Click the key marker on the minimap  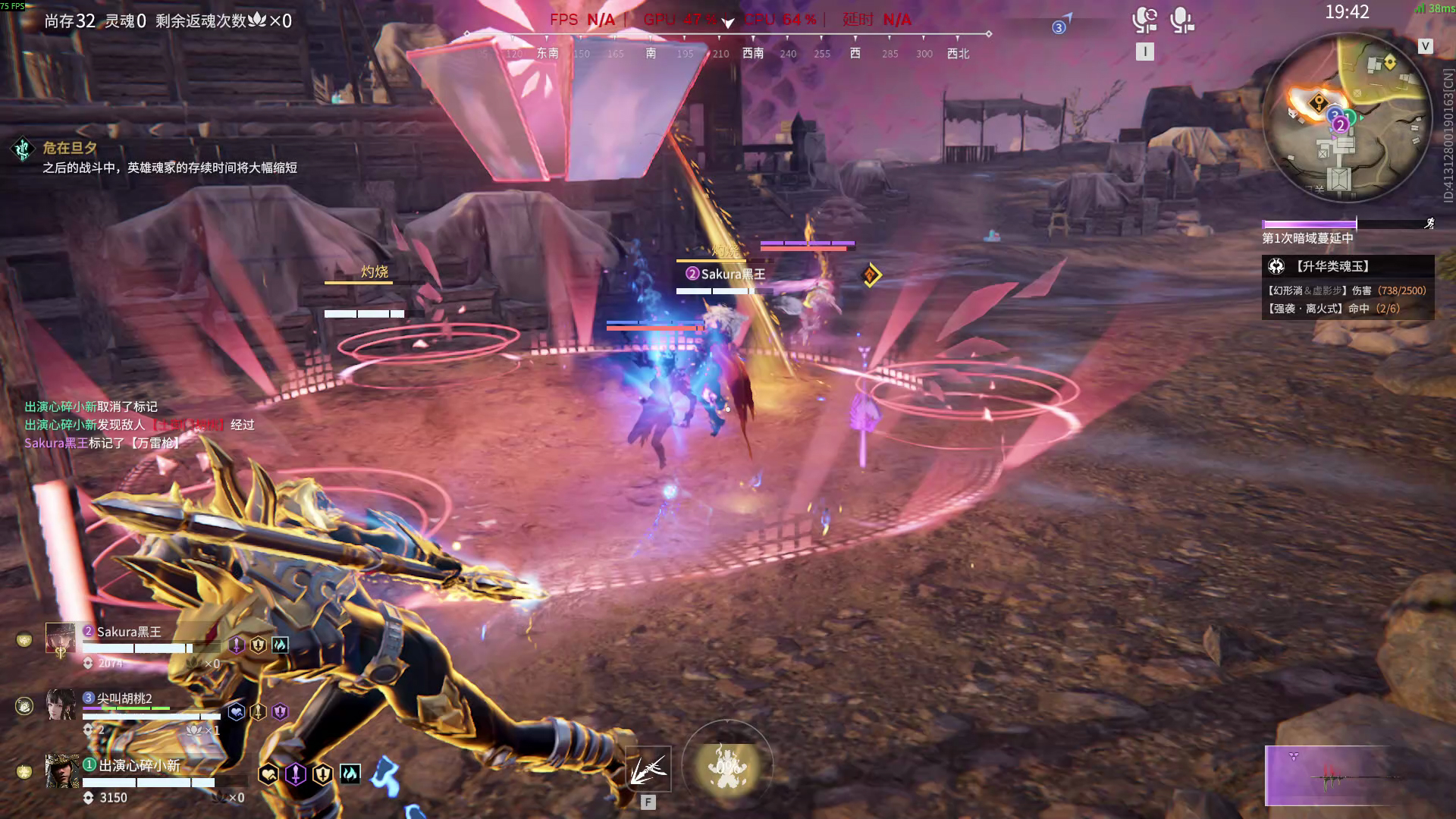(x=1318, y=102)
